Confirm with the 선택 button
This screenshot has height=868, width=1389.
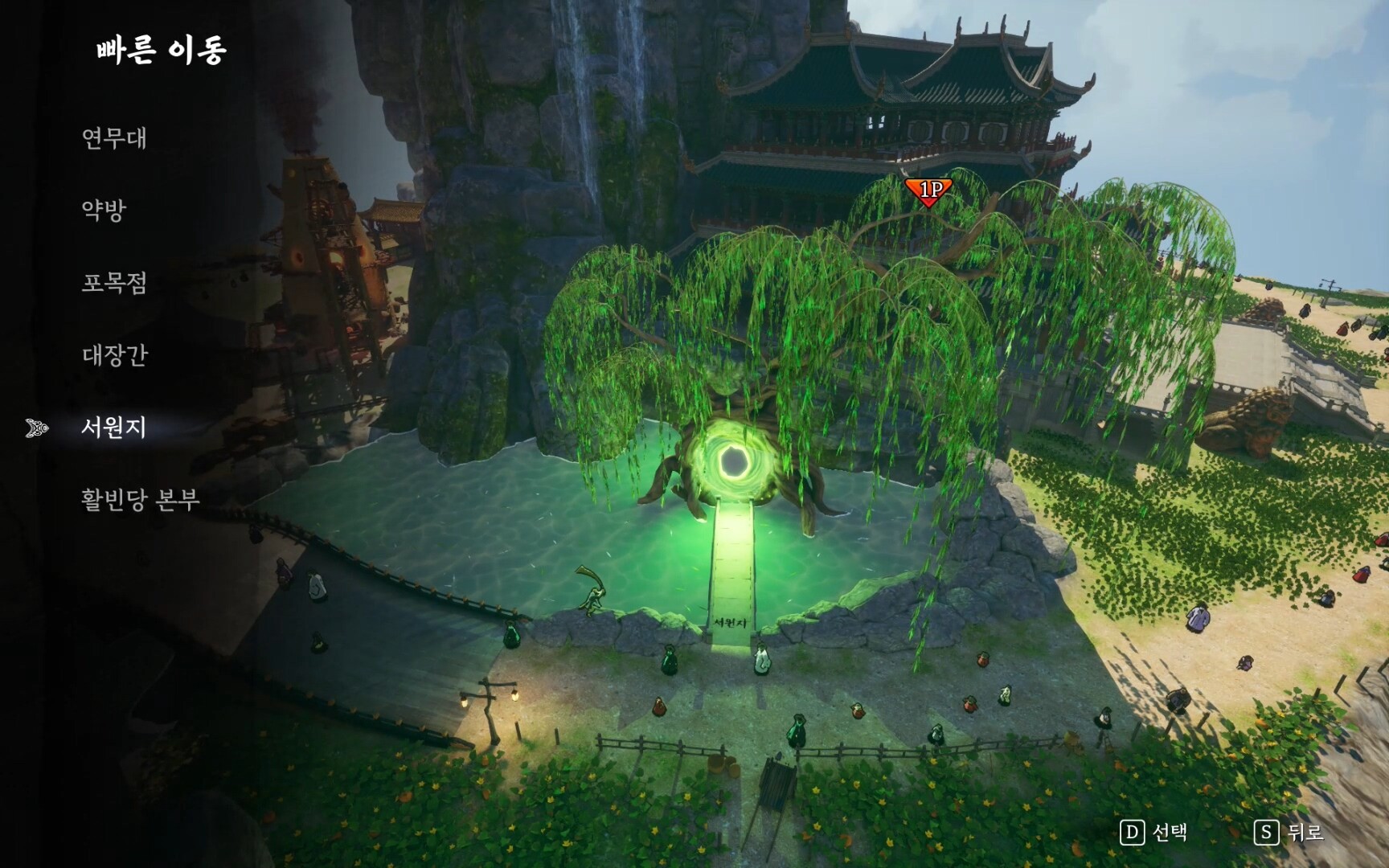pyautogui.click(x=1153, y=833)
